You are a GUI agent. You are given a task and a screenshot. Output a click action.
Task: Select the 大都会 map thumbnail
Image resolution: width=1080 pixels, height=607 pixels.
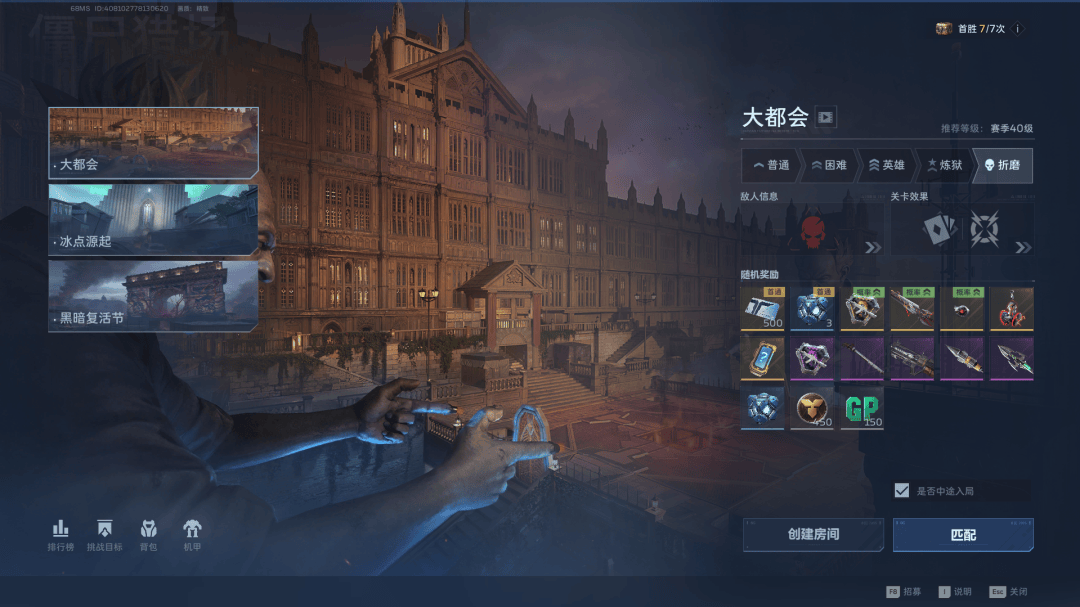(153, 142)
